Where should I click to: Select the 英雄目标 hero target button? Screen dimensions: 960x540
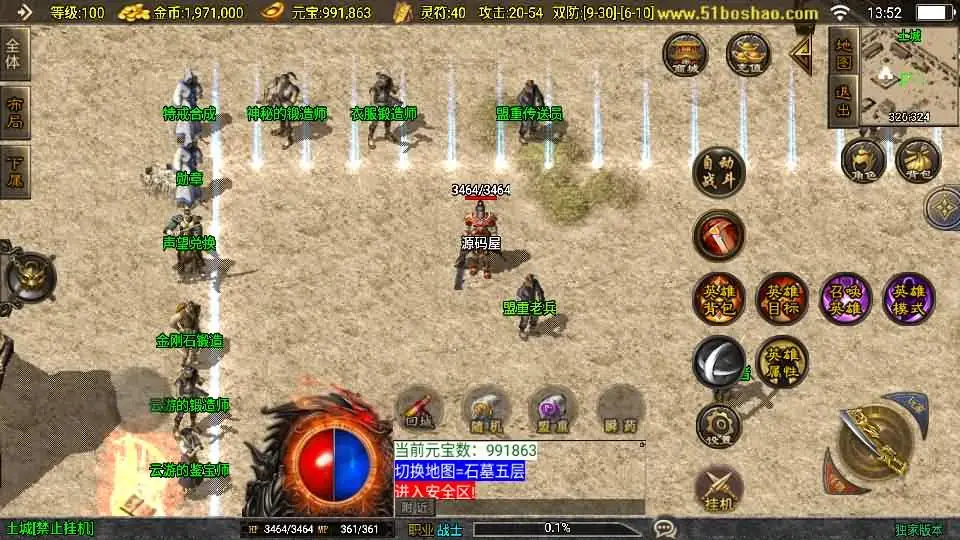tap(781, 299)
